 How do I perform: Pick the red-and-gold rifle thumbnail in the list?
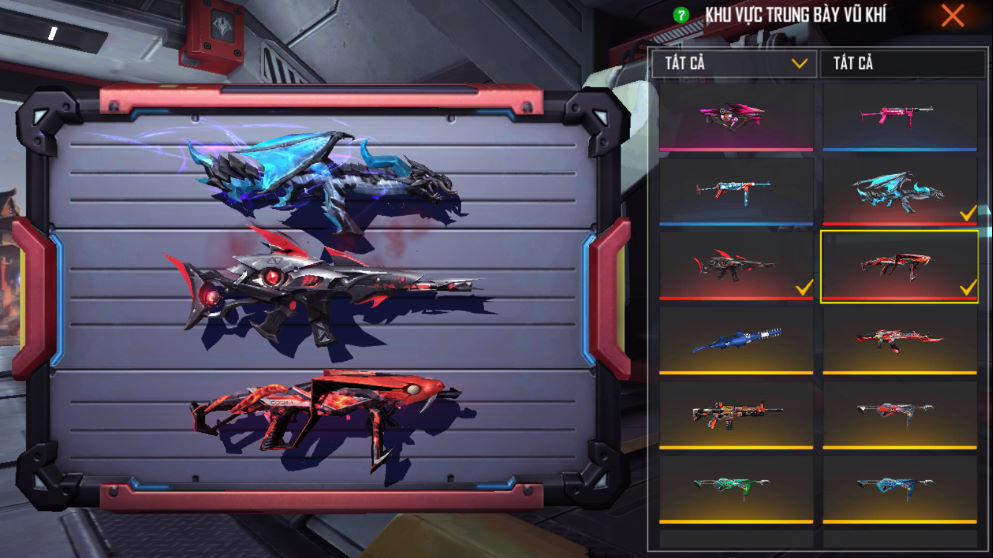pyautogui.click(x=898, y=340)
